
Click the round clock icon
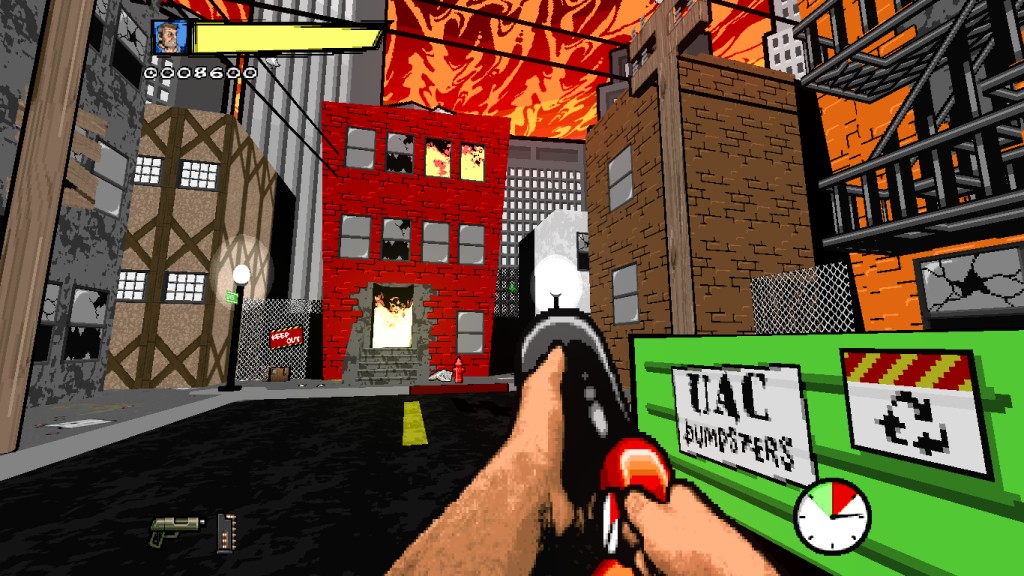(832, 513)
